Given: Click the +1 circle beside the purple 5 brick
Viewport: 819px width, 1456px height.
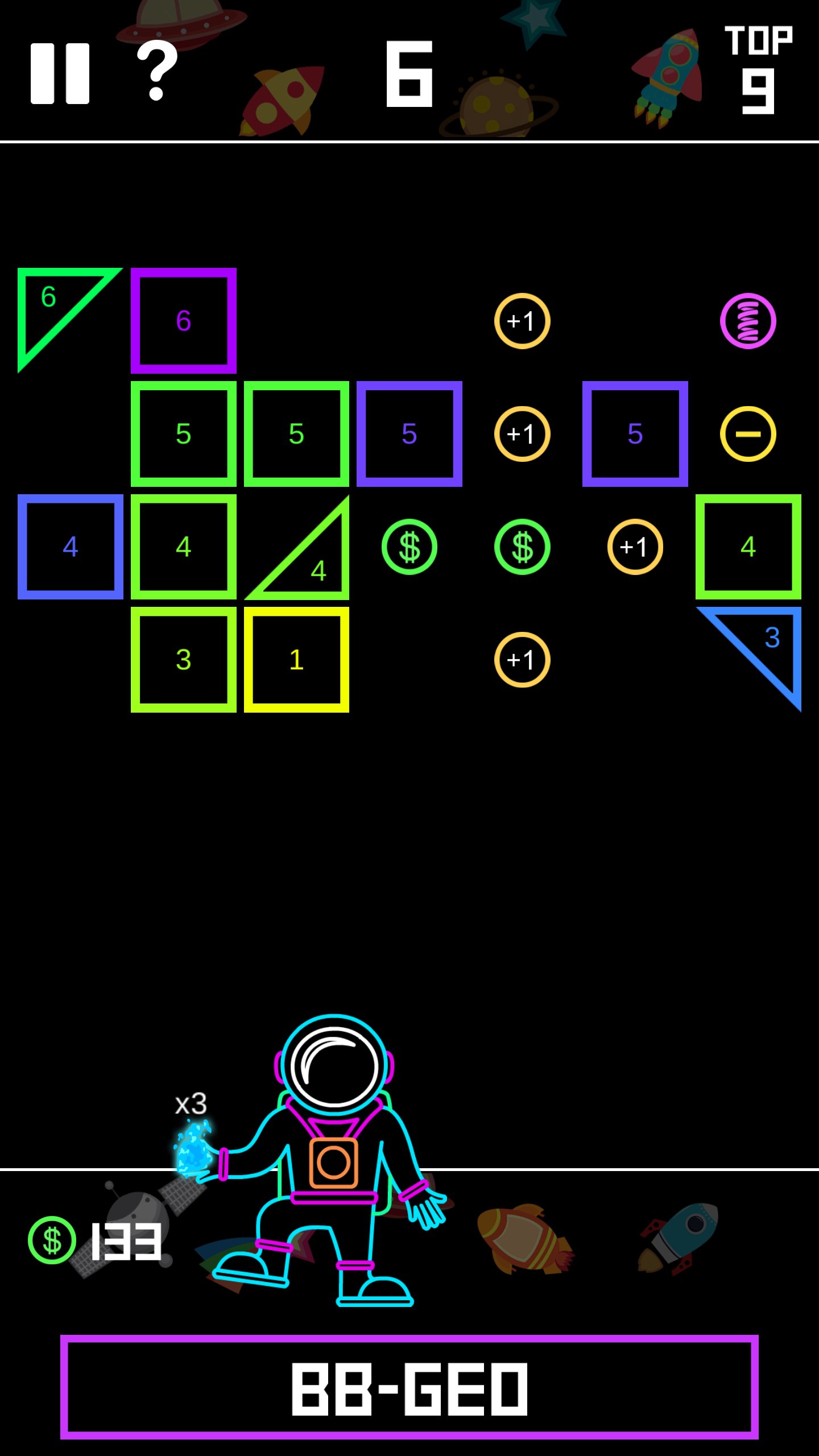Looking at the screenshot, I should click(x=522, y=433).
